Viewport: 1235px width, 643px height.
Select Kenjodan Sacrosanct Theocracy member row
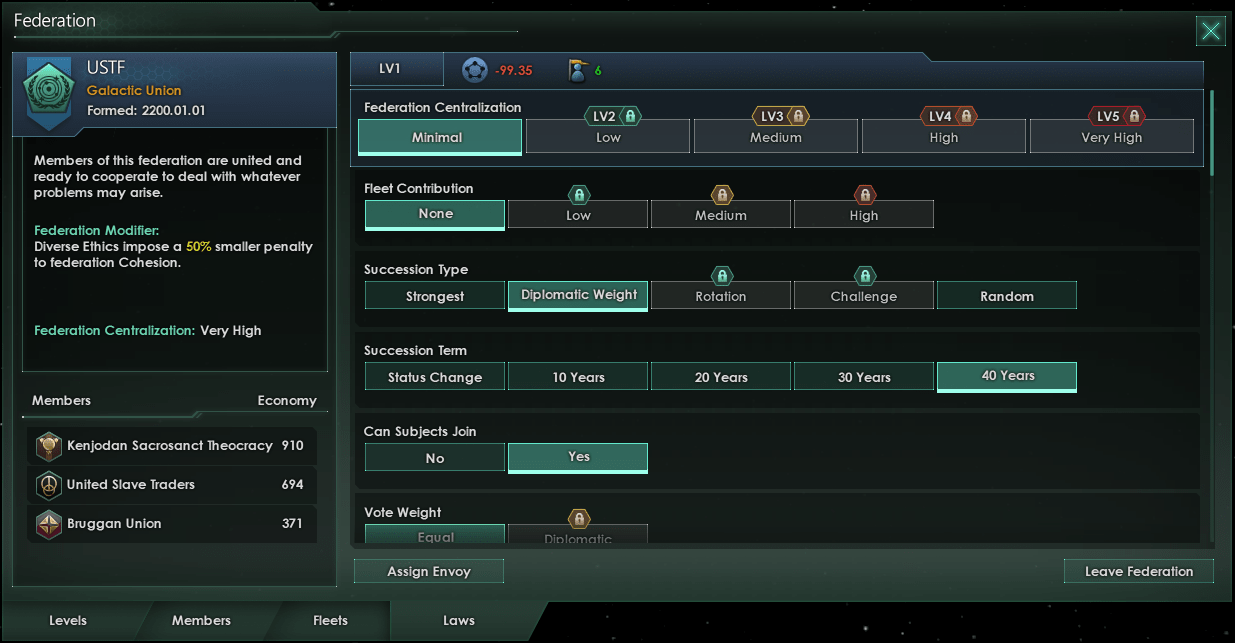click(x=172, y=446)
